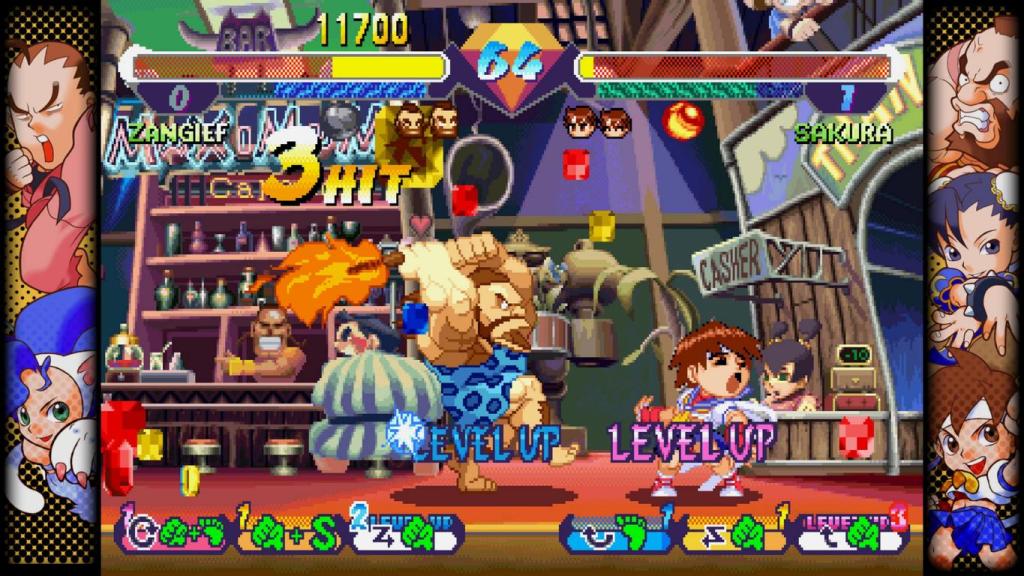Image resolution: width=1024 pixels, height=576 pixels.
Task: Select Sakura's blue kick special move panel
Action: click(x=618, y=531)
